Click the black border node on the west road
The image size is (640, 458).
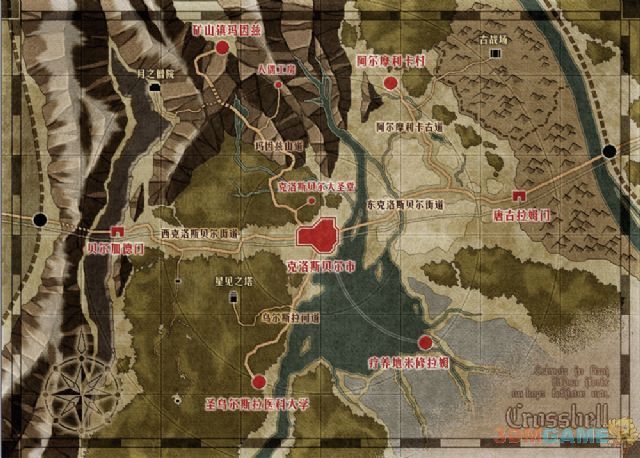pos(39,219)
